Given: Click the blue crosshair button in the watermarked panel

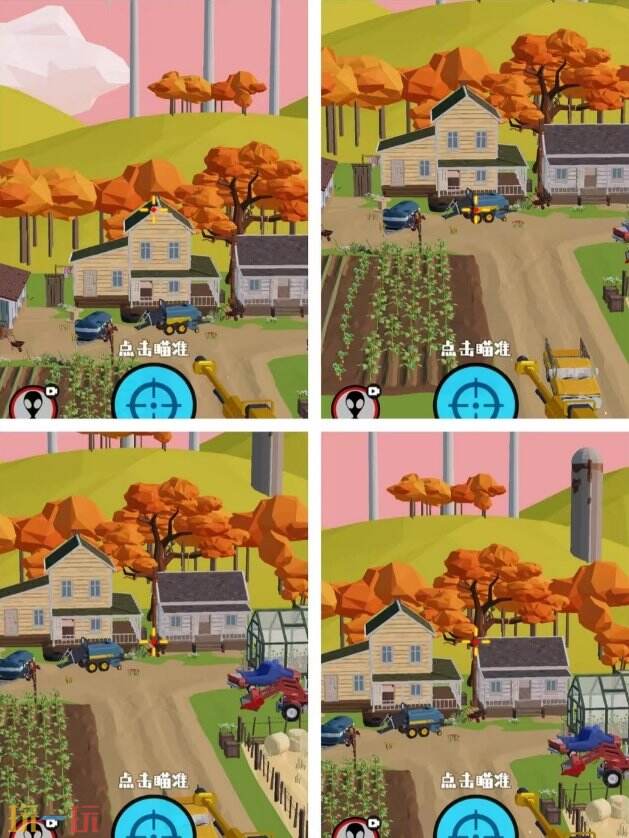Looking at the screenshot, I should 152,820.
